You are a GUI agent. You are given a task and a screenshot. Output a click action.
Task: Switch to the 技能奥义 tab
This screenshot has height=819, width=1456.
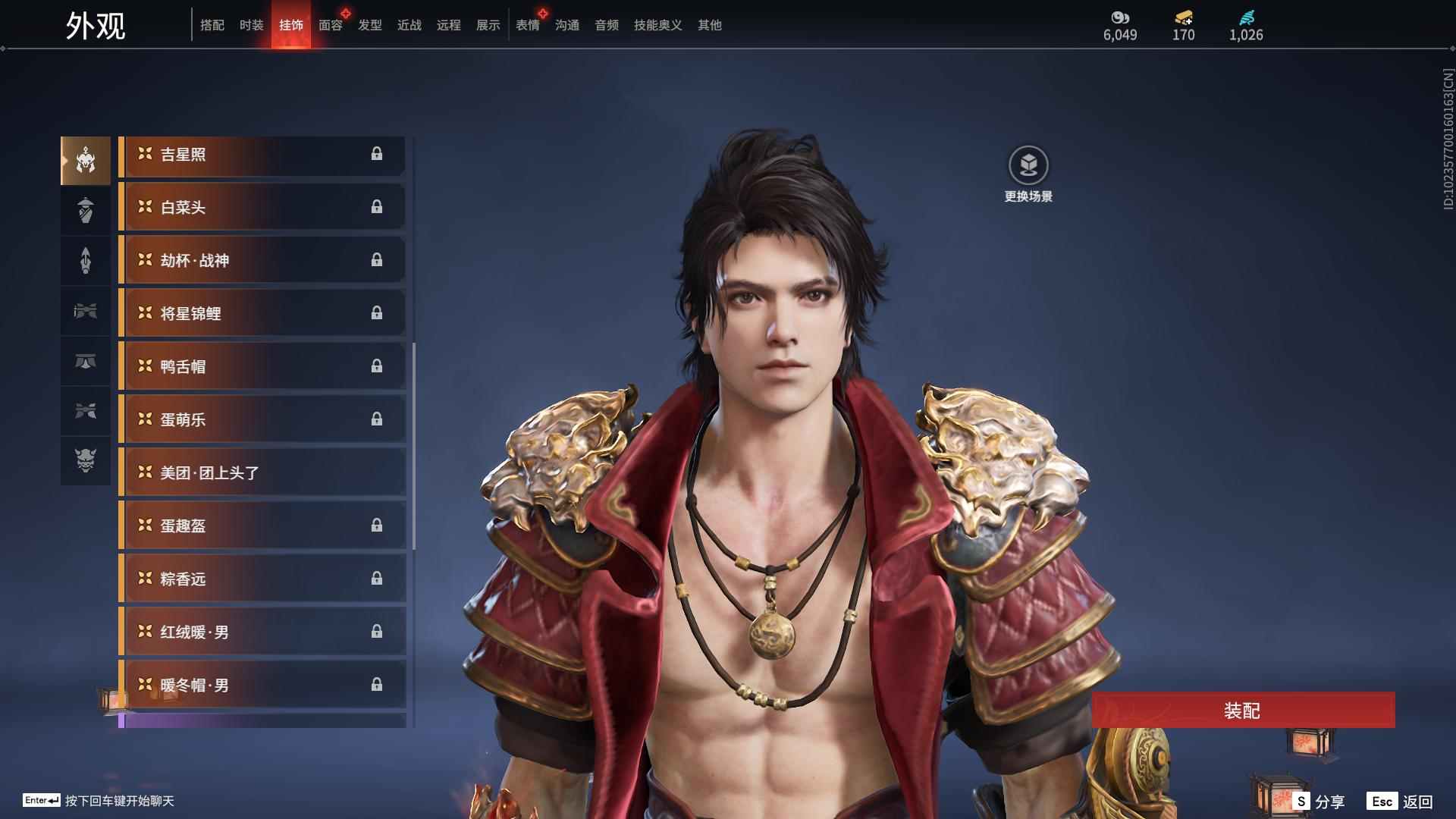click(657, 25)
